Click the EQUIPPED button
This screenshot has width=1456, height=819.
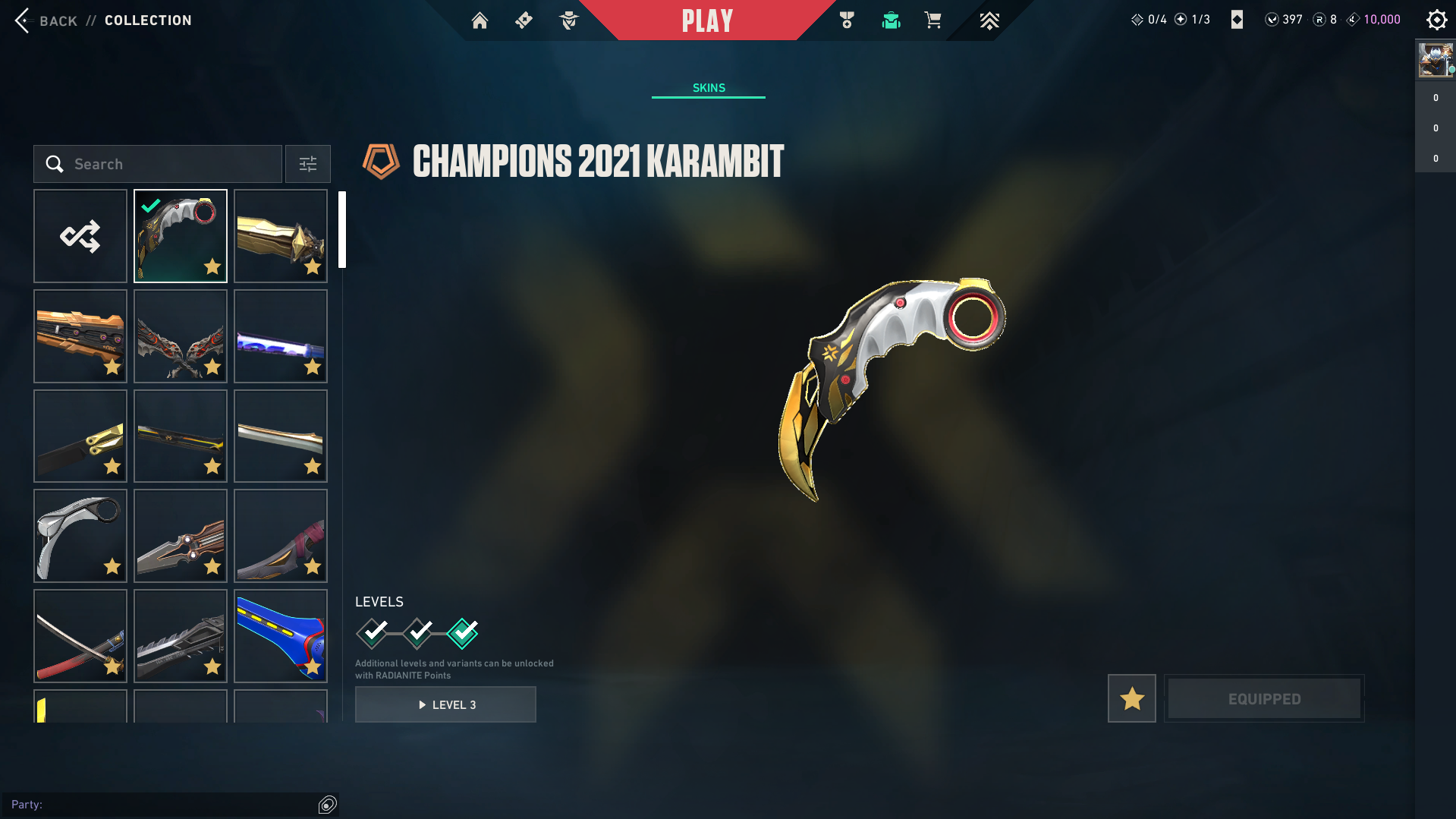click(1264, 698)
